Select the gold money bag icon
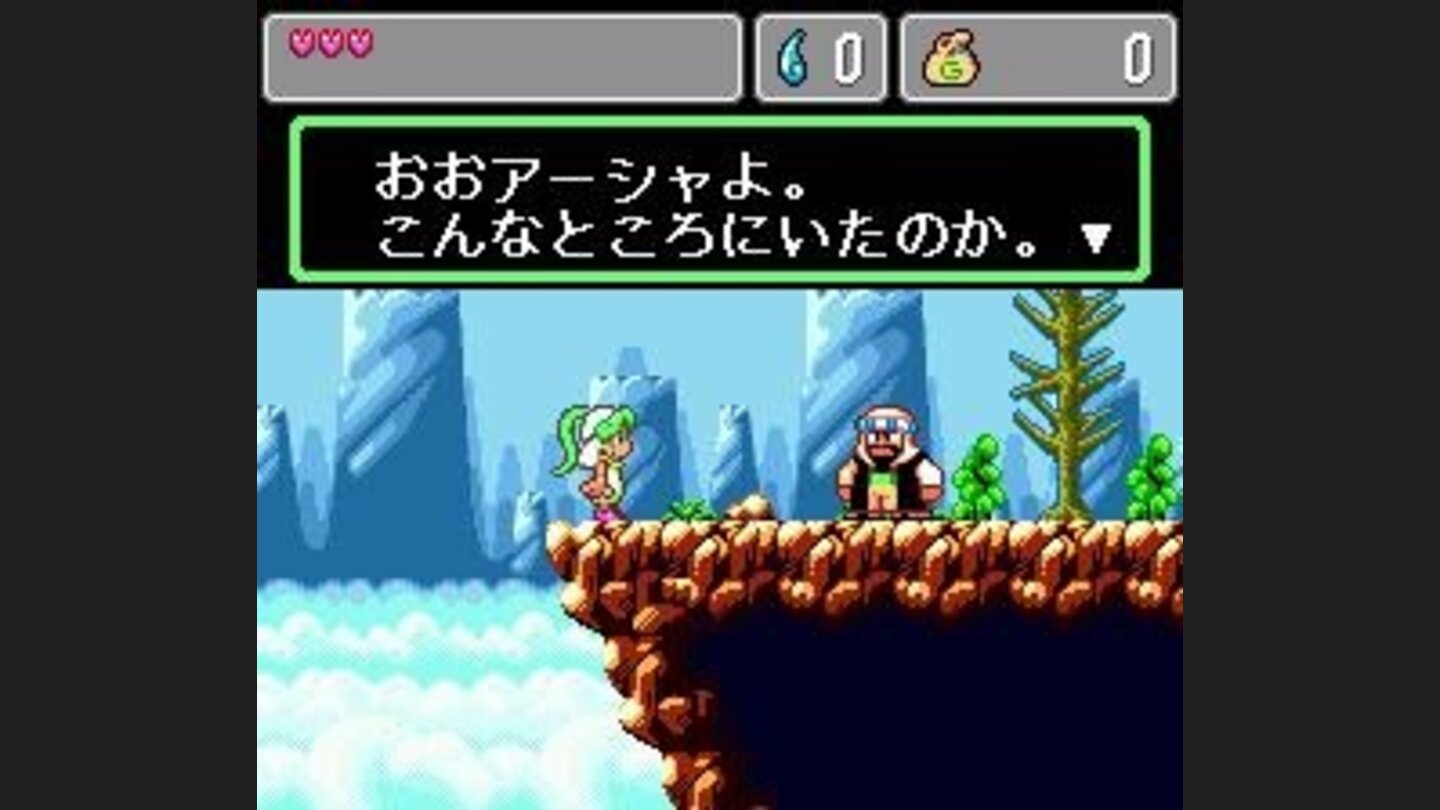Viewport: 1440px width, 810px height. (952, 57)
